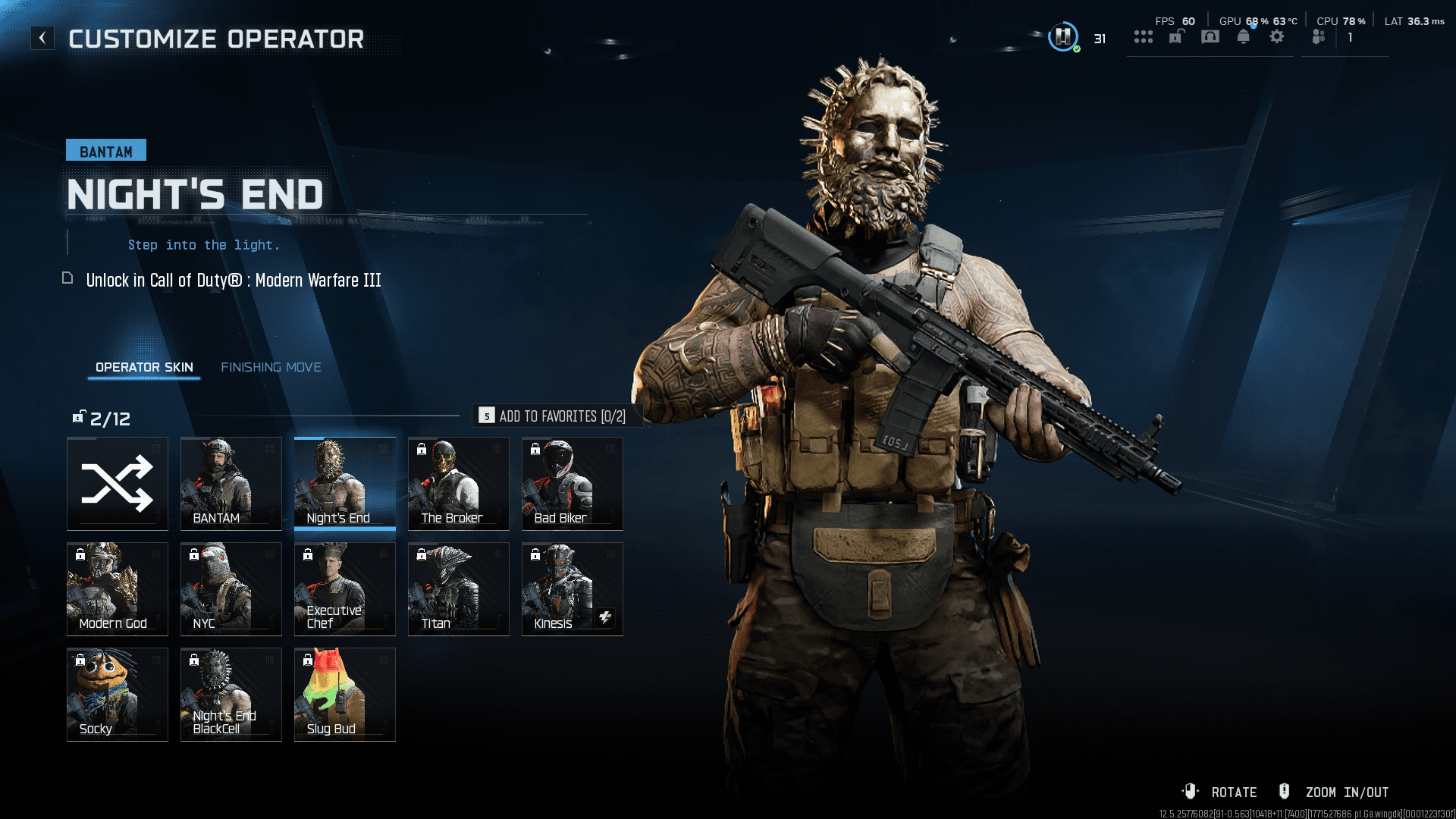Preview the Modern God skin
This screenshot has height=819, width=1456.
coord(118,589)
